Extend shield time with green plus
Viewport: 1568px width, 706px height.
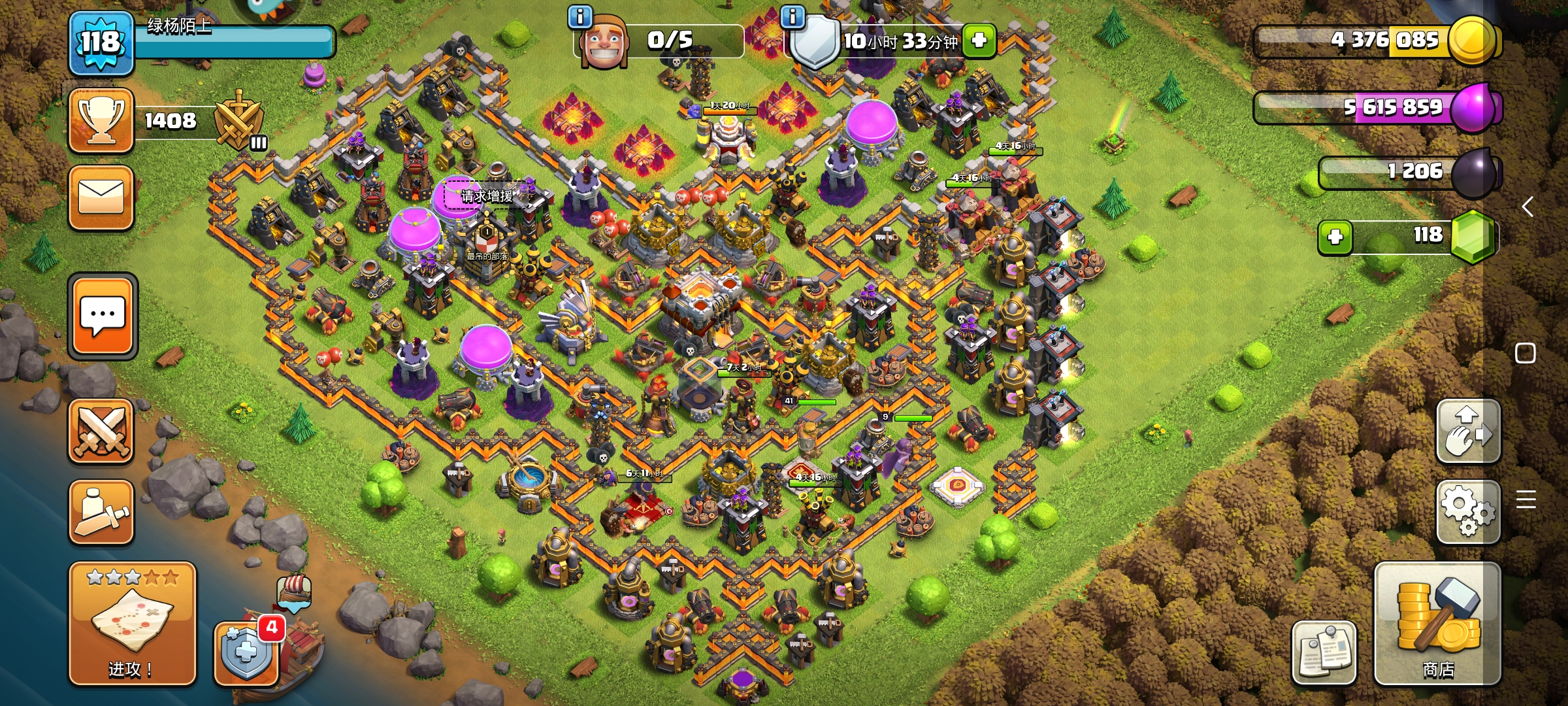(x=979, y=41)
